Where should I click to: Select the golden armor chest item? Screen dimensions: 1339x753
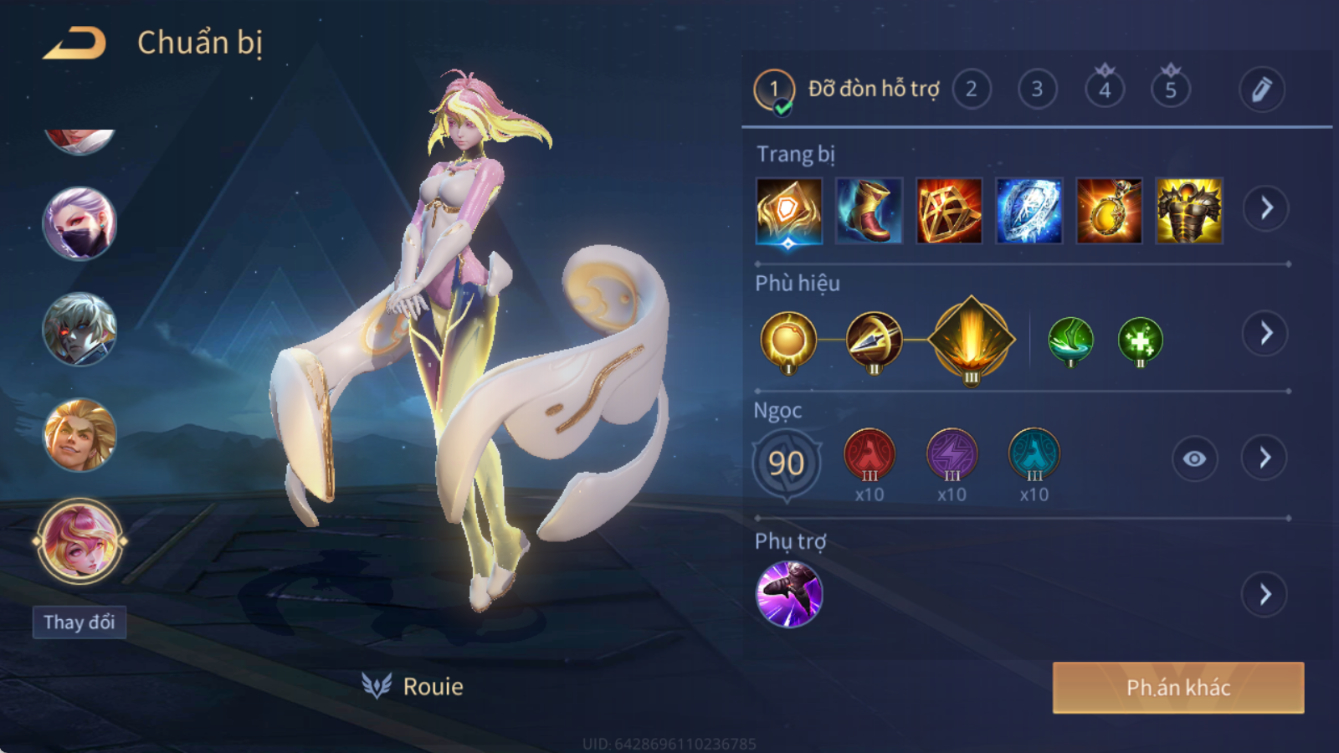pyautogui.click(x=1189, y=211)
